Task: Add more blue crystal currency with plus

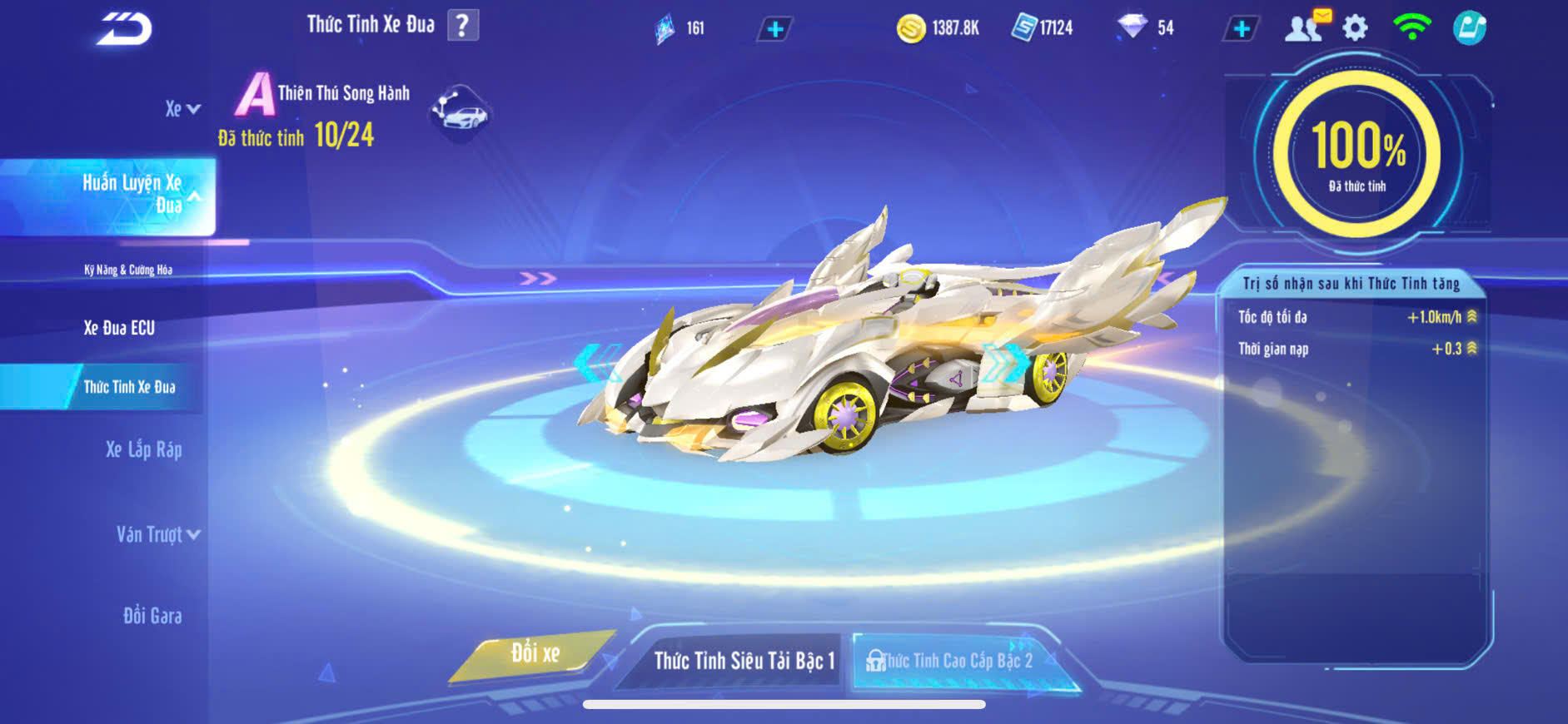Action: [x=774, y=29]
